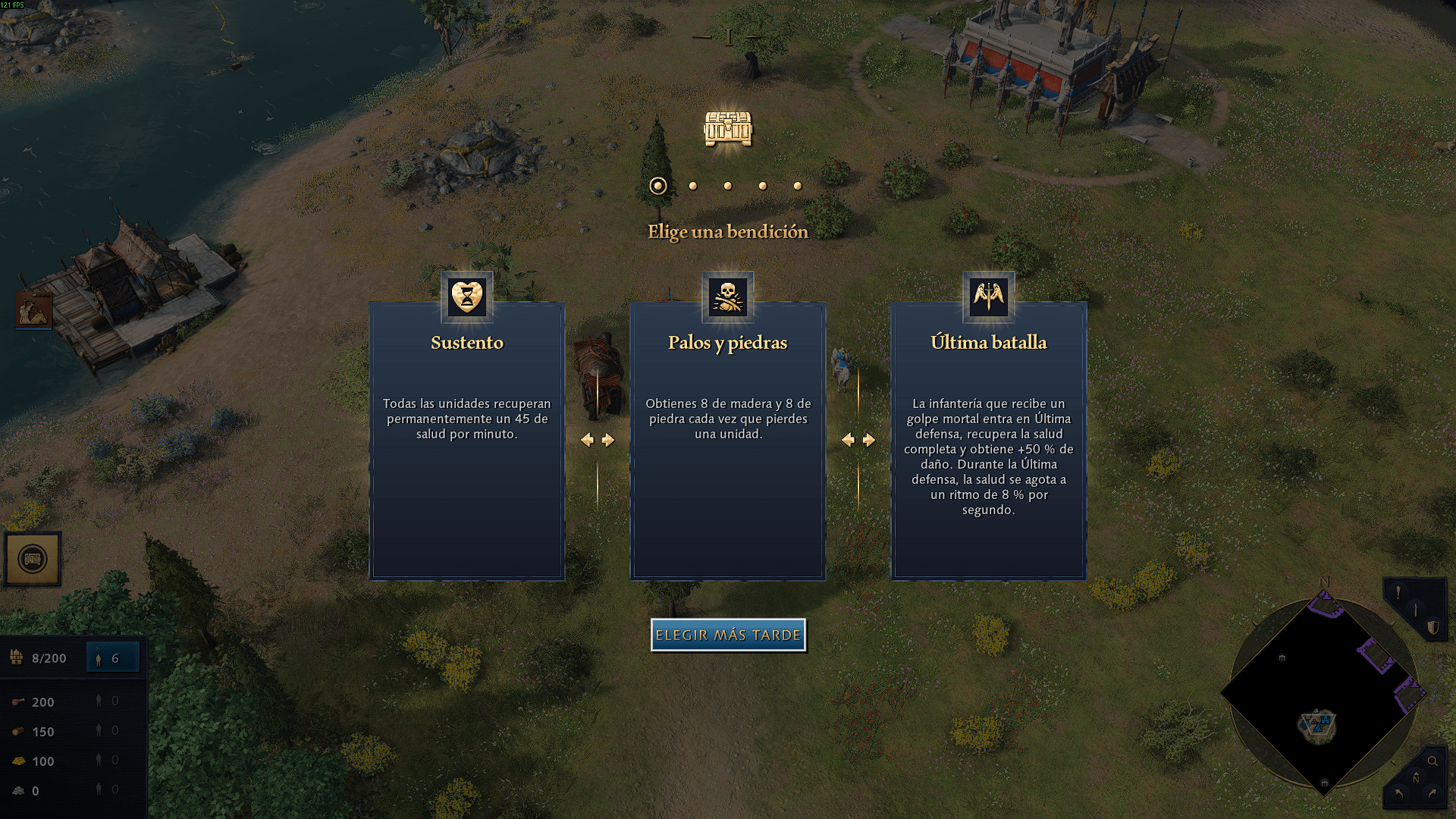This screenshot has height=819, width=1456.
Task: Reset camera to north with N button
Action: click(x=1415, y=779)
